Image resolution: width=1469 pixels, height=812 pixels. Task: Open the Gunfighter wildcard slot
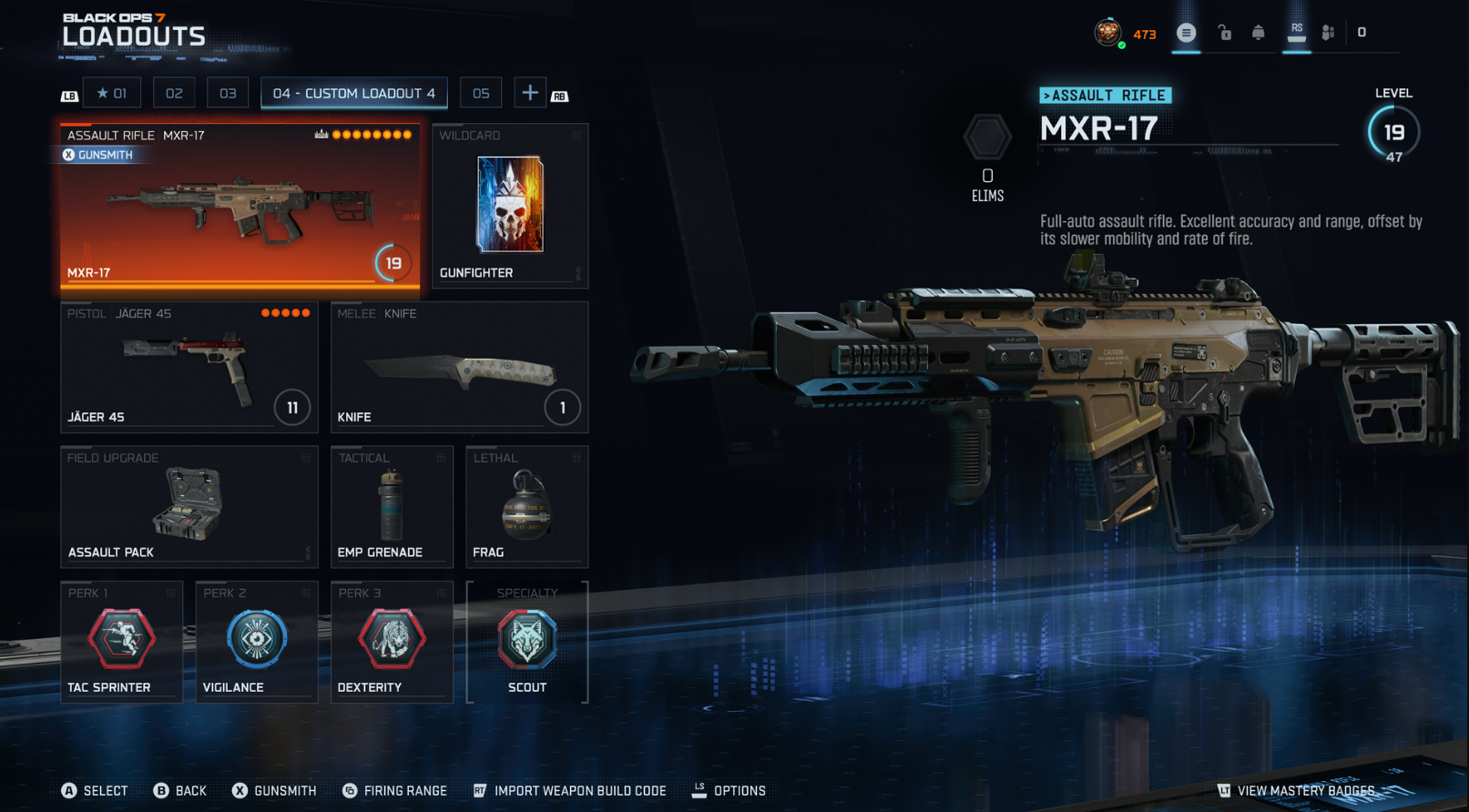(509, 205)
